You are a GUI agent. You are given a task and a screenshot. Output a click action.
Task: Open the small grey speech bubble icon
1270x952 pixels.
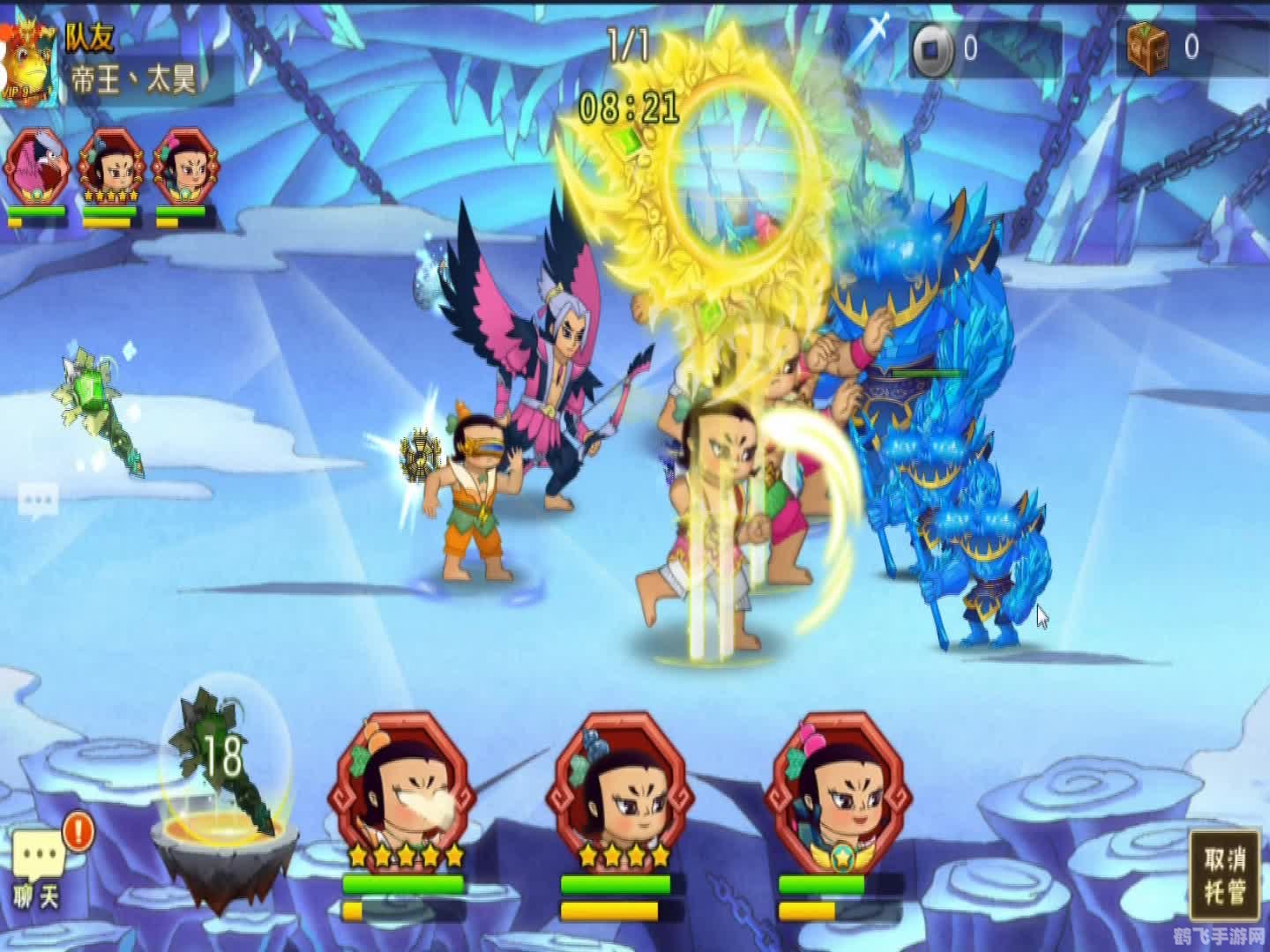pos(38,501)
